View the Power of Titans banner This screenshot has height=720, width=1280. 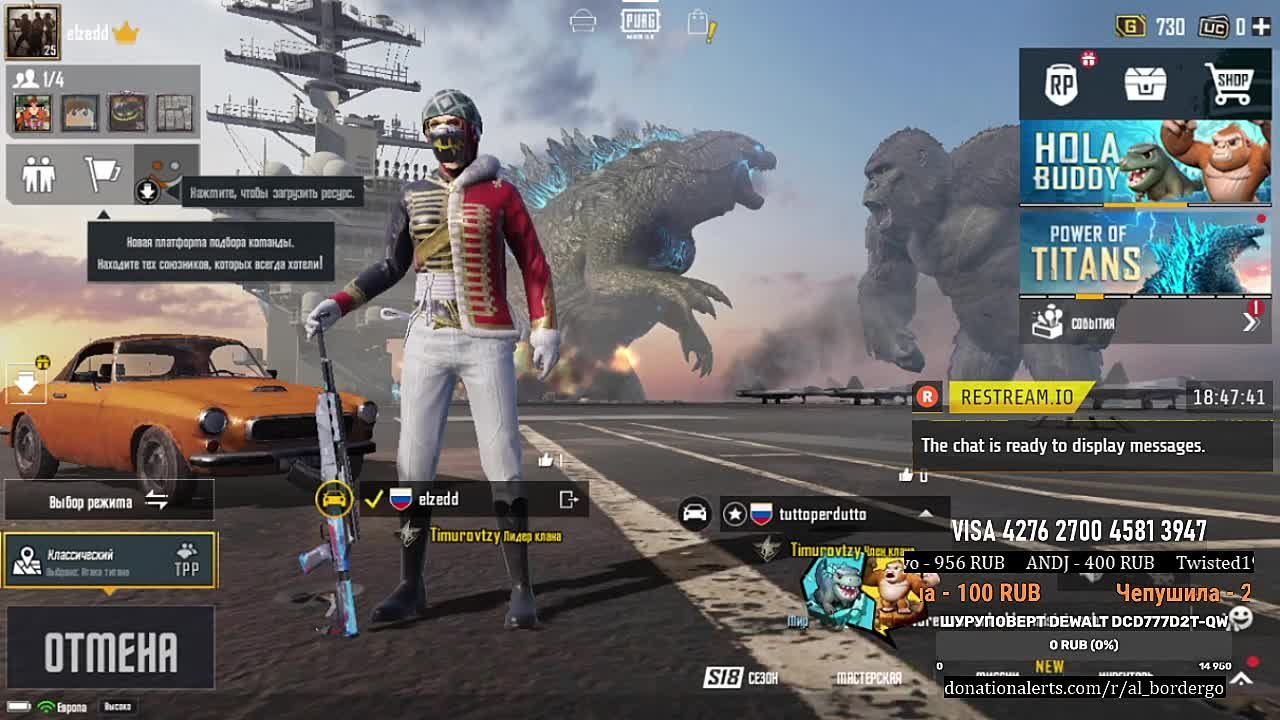pos(1145,254)
